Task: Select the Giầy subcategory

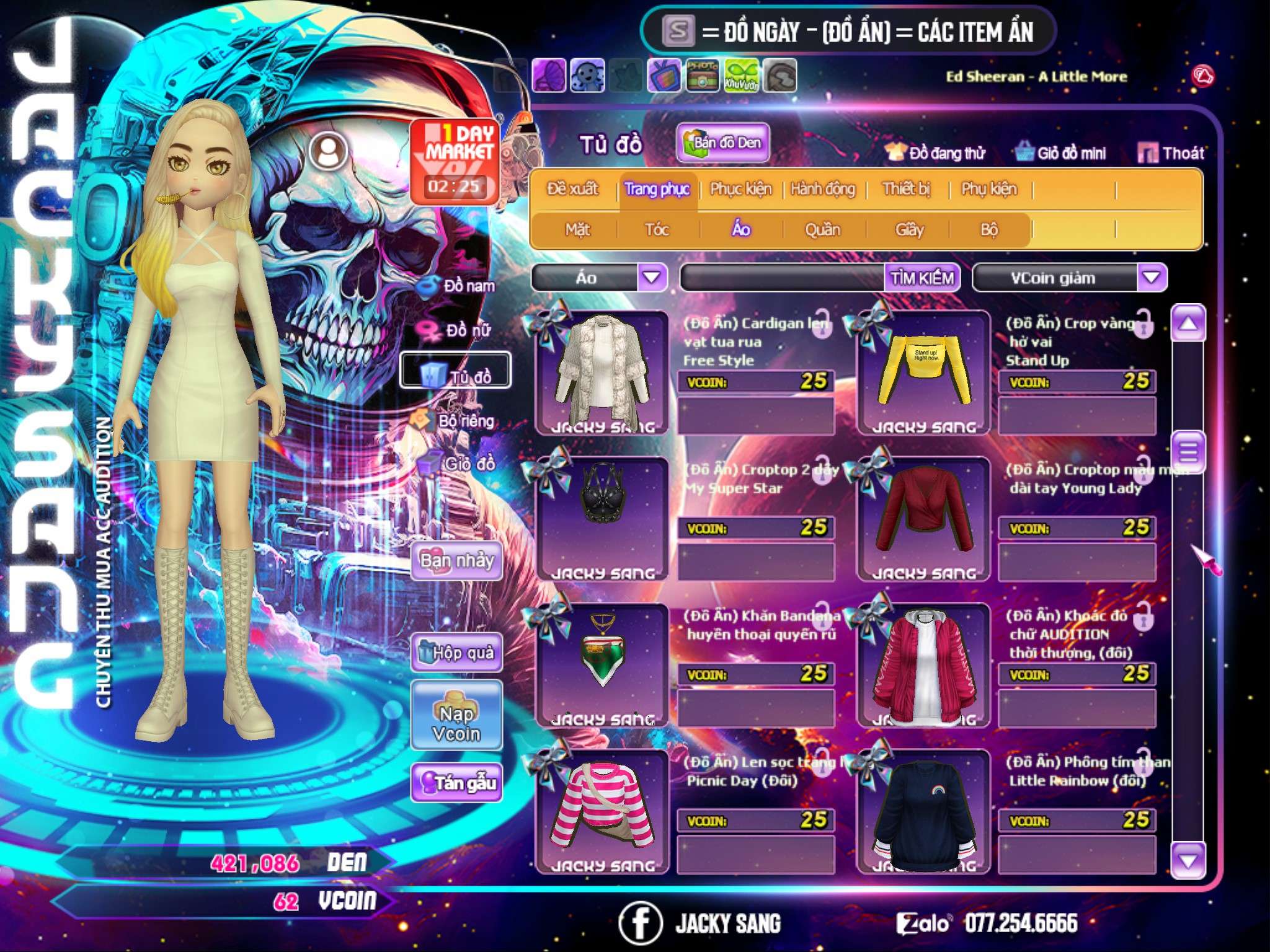Action: click(x=909, y=230)
